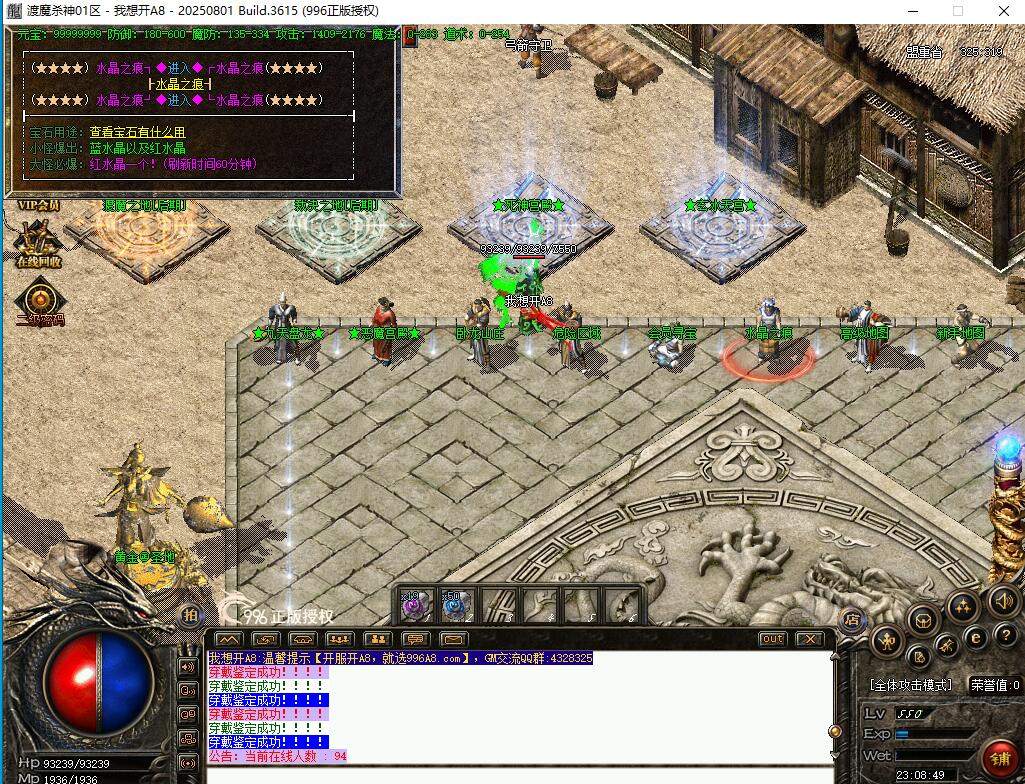Open the 在线回收 online recycle icon
The image size is (1025, 784).
click(38, 242)
